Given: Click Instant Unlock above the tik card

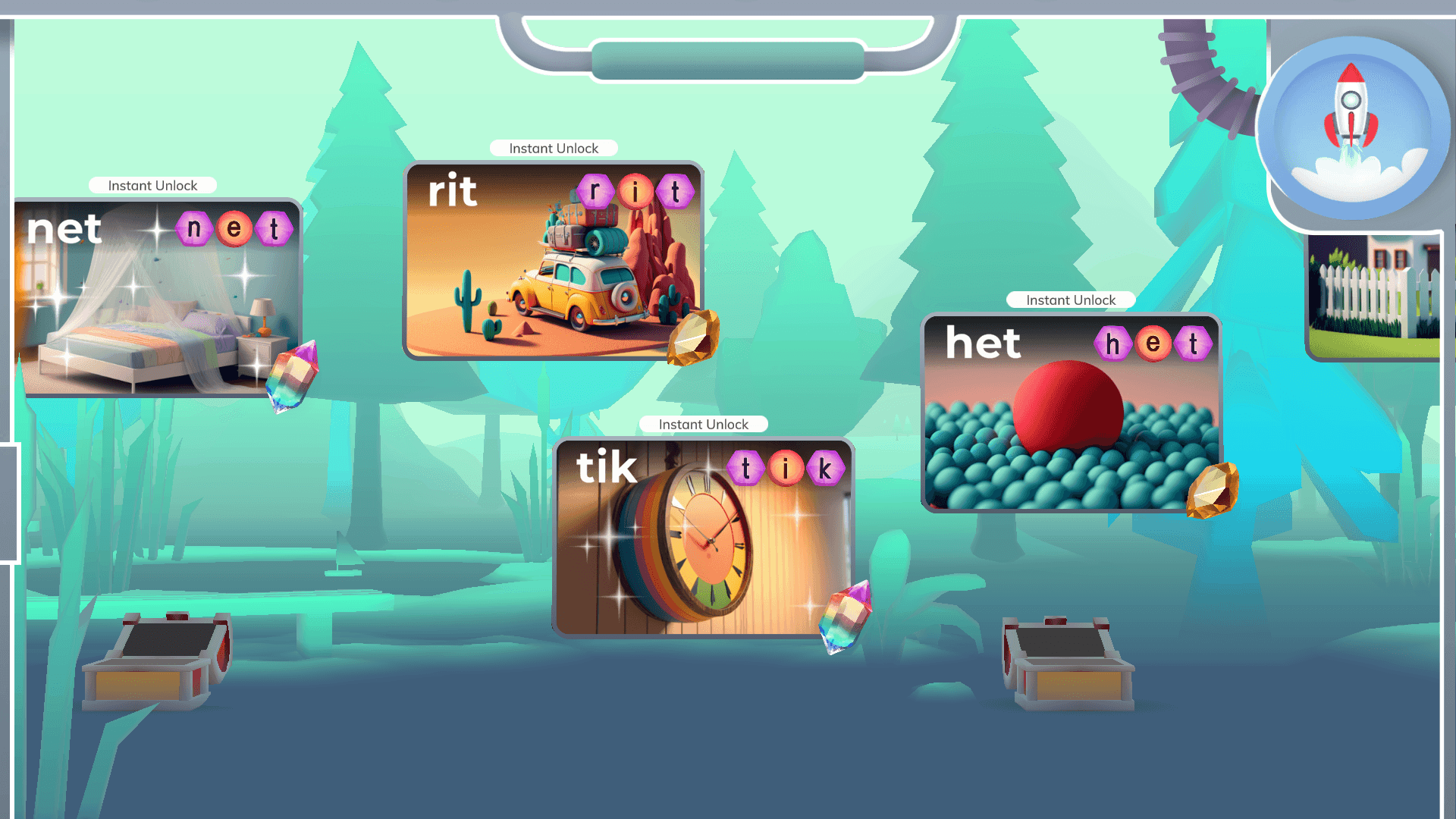Looking at the screenshot, I should [704, 424].
